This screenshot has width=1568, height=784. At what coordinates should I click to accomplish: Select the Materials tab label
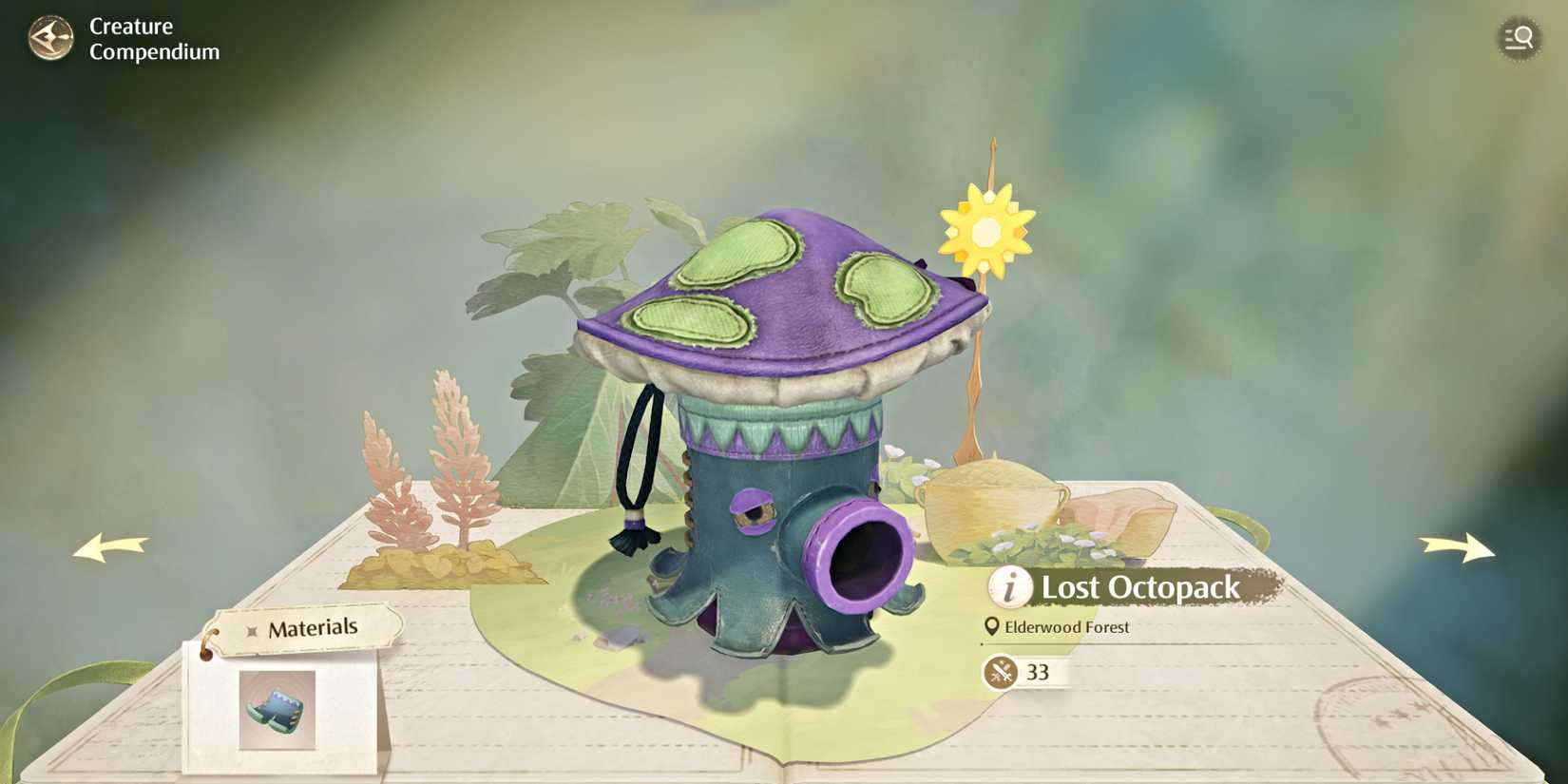[314, 626]
